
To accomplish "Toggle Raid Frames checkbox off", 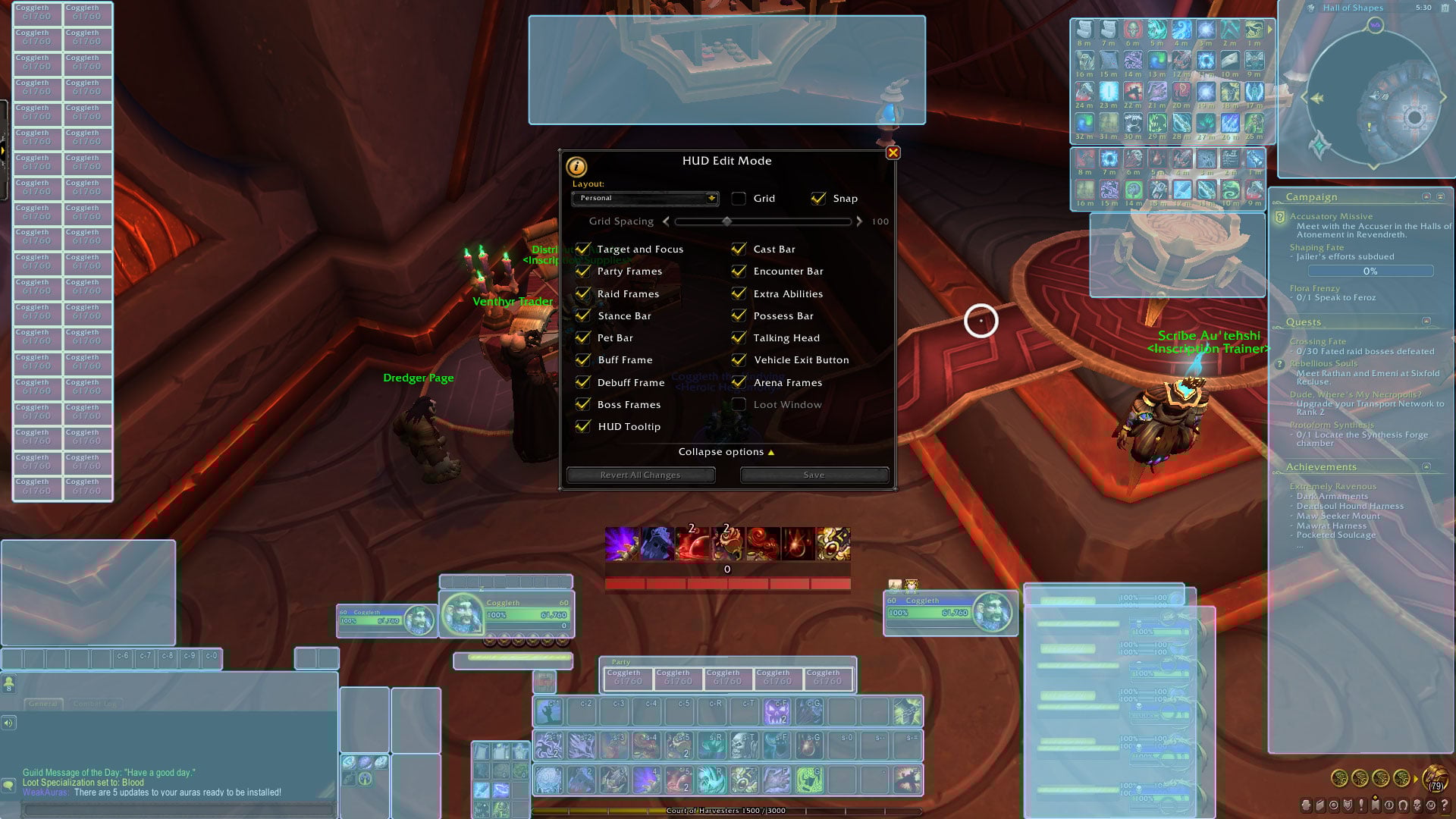I will click(x=583, y=294).
